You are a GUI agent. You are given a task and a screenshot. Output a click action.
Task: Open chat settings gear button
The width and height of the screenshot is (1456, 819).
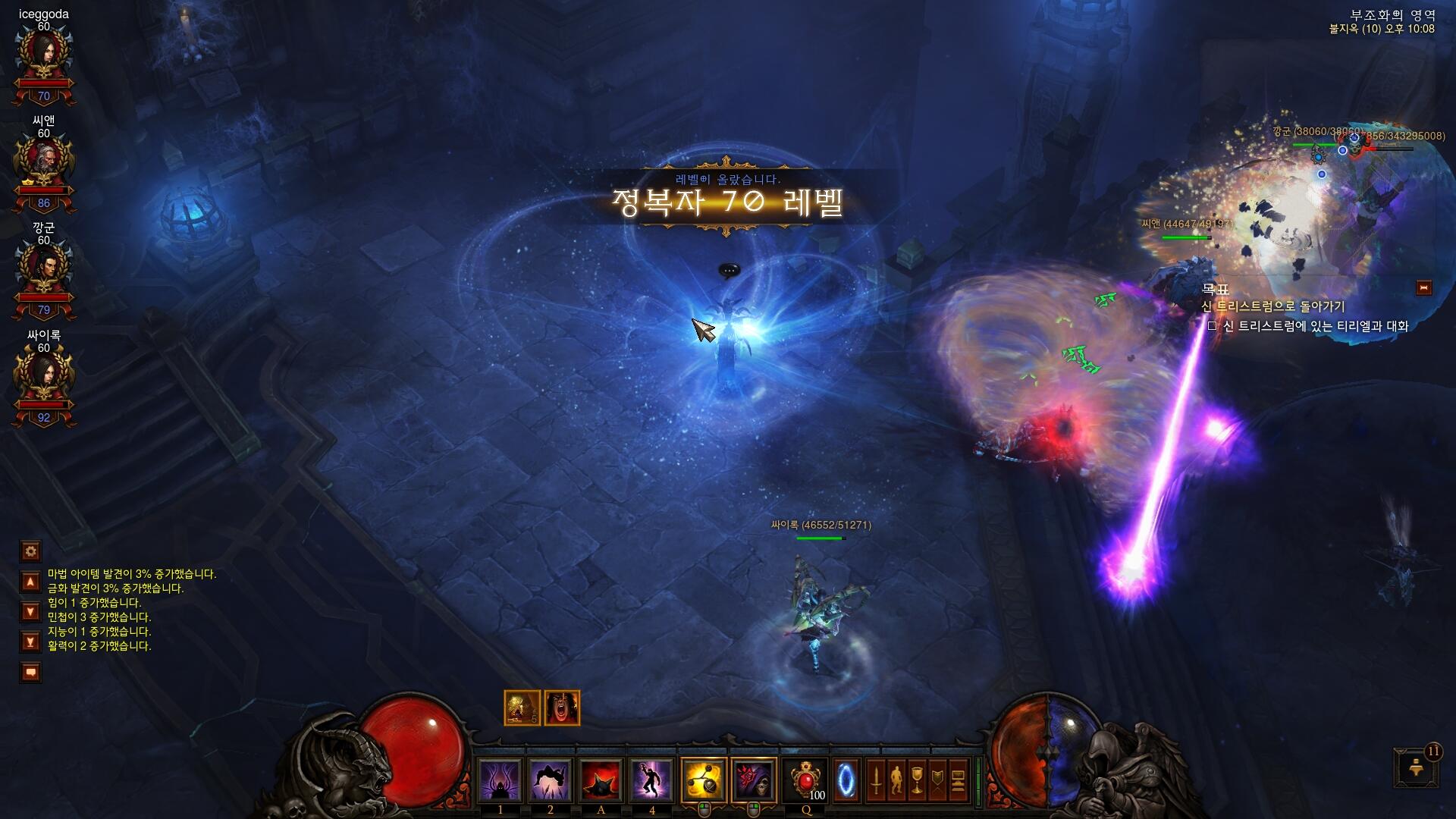[30, 551]
